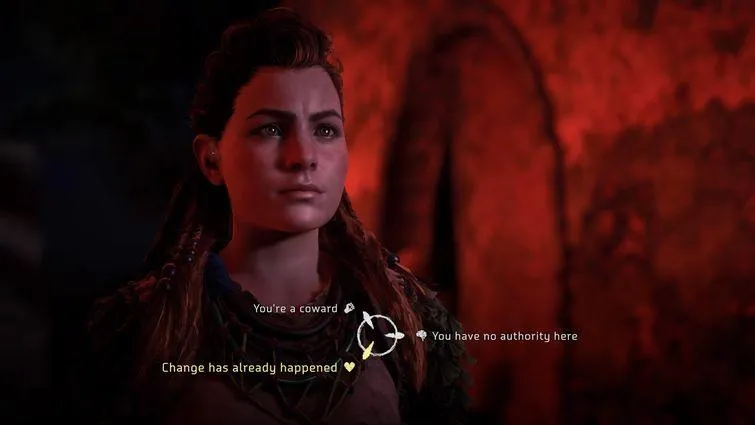Select "You have no authority here" response

(504, 336)
